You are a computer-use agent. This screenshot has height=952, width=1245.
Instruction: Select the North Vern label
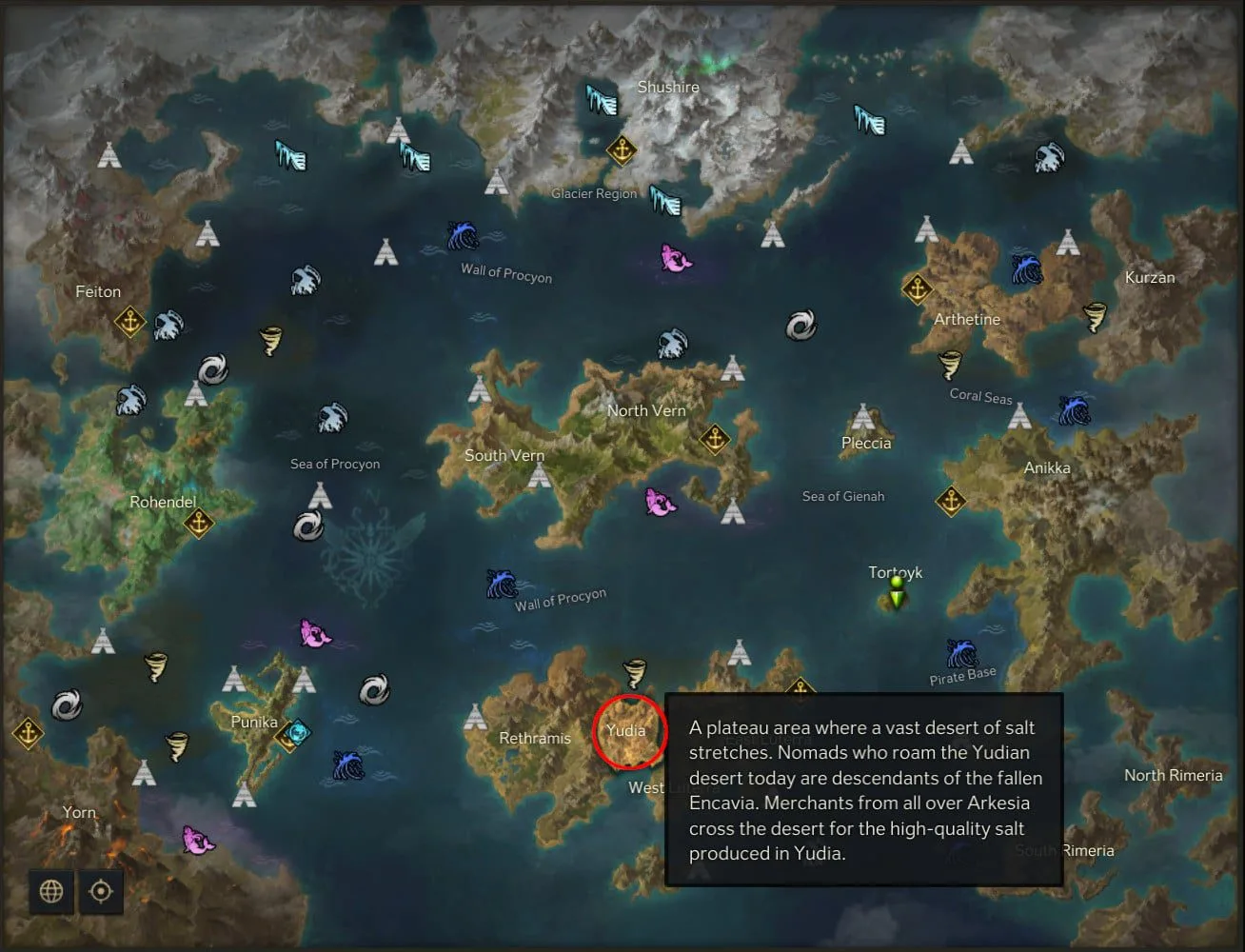point(646,411)
